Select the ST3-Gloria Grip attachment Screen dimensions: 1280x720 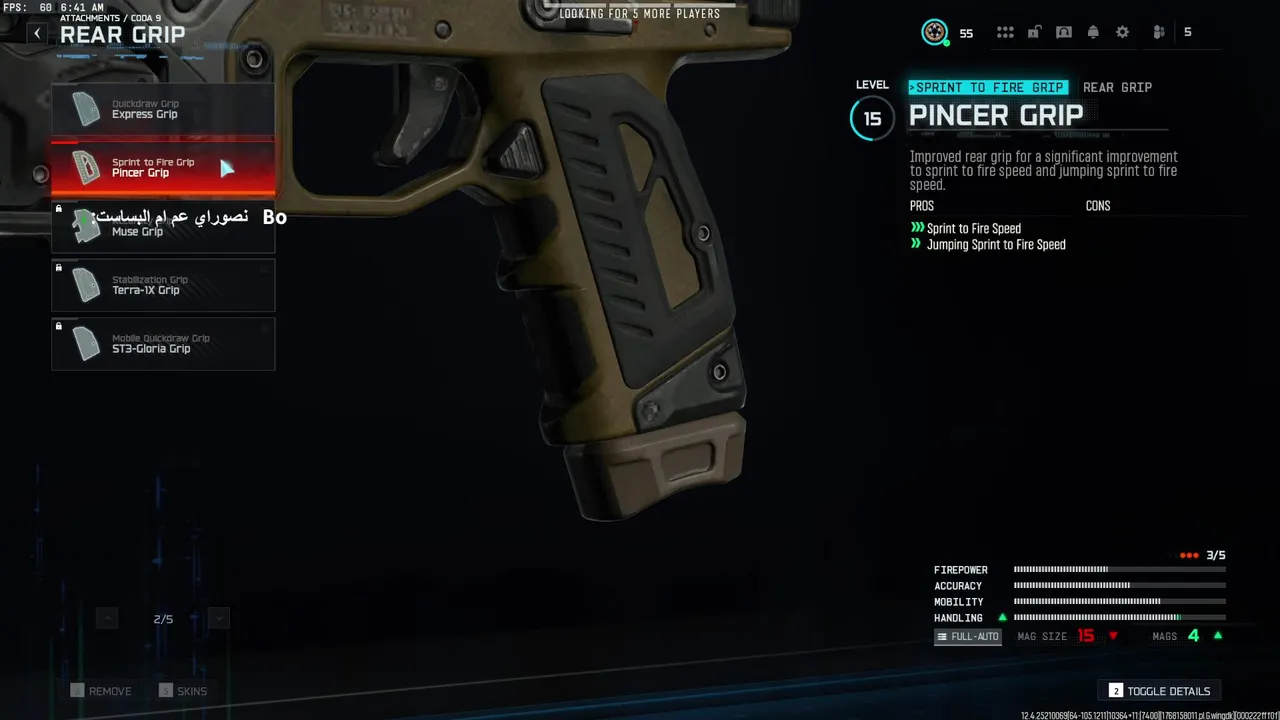163,344
